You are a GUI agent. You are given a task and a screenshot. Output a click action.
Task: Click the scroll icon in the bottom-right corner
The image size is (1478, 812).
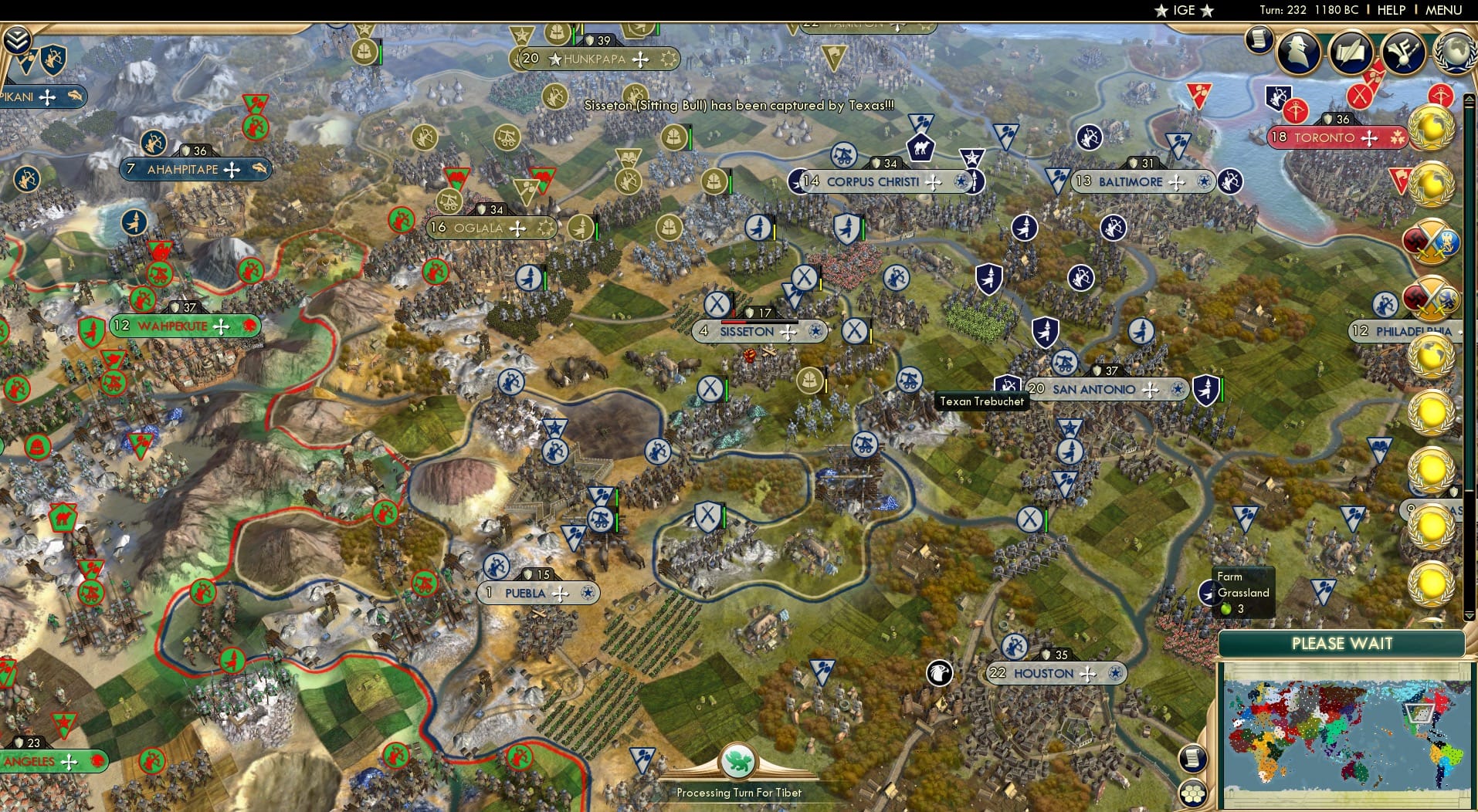point(1194,760)
